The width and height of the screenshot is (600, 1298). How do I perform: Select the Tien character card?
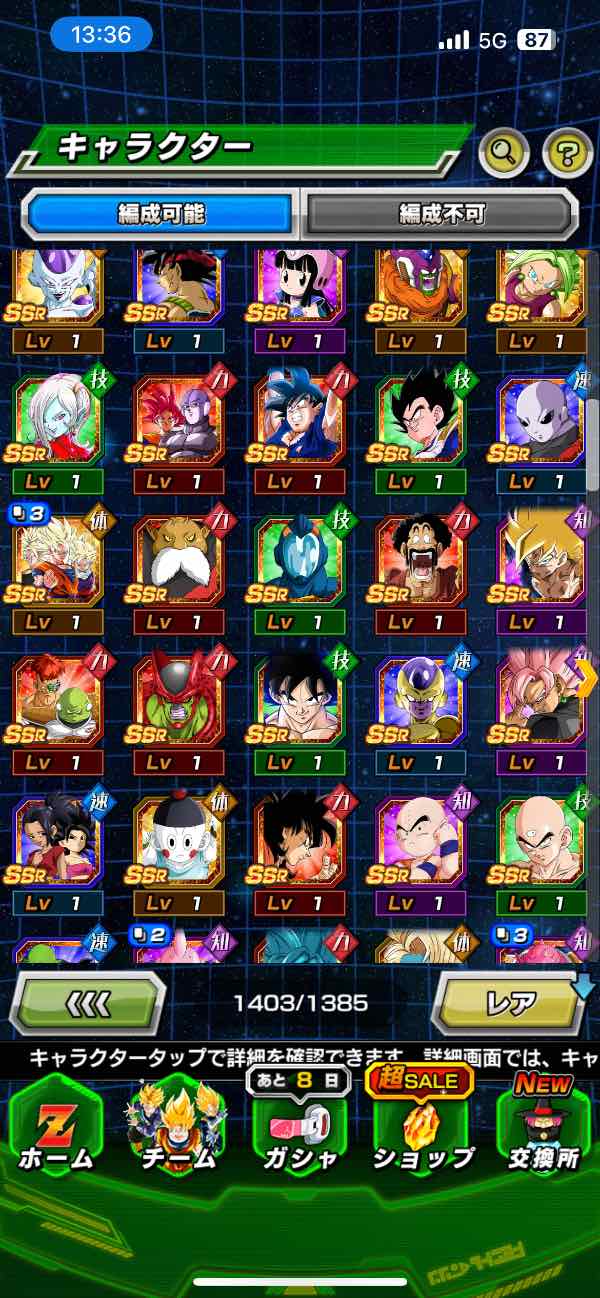pyautogui.click(x=540, y=840)
